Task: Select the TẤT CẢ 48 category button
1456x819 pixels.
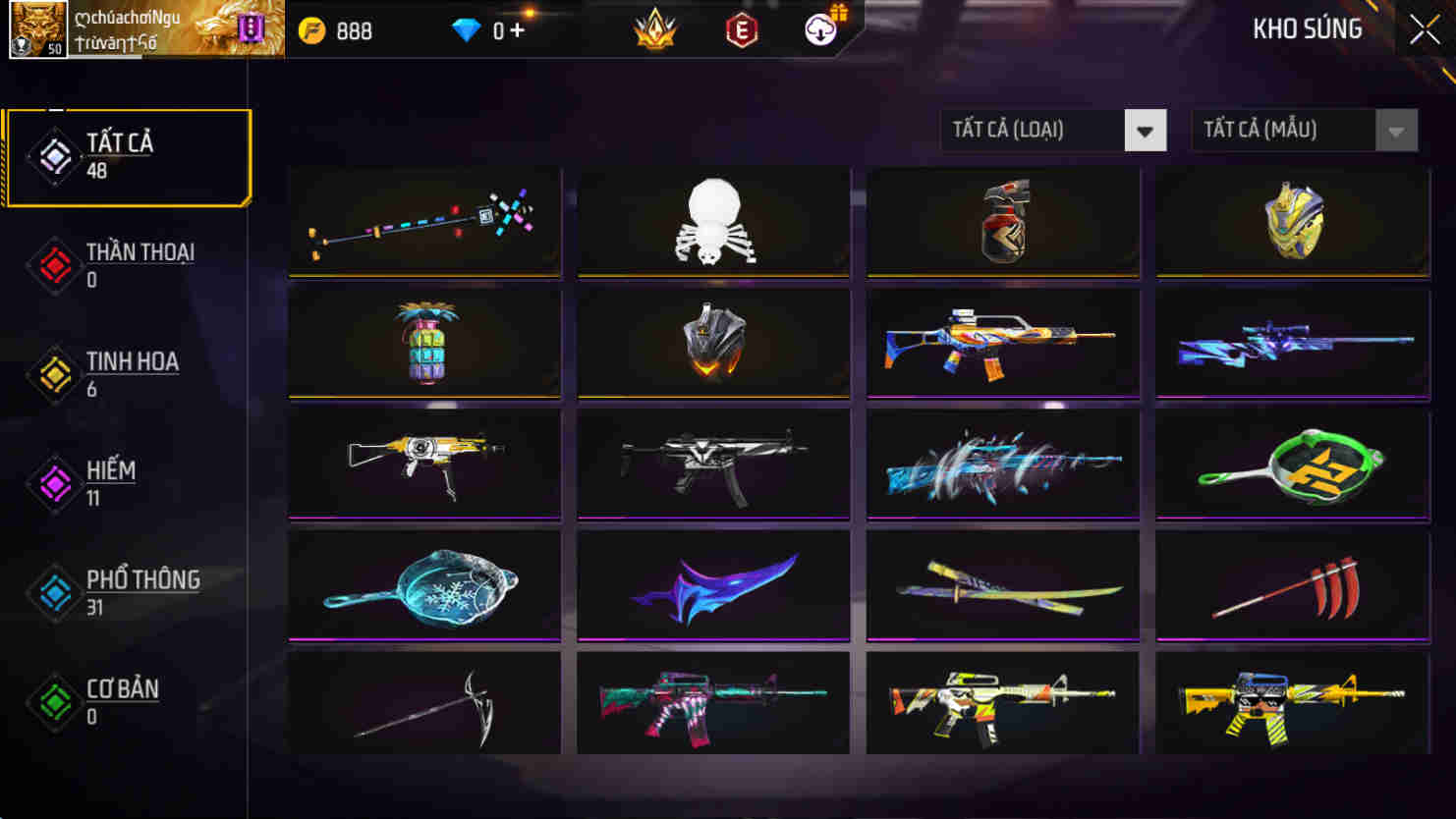Action: pyautogui.click(x=128, y=155)
